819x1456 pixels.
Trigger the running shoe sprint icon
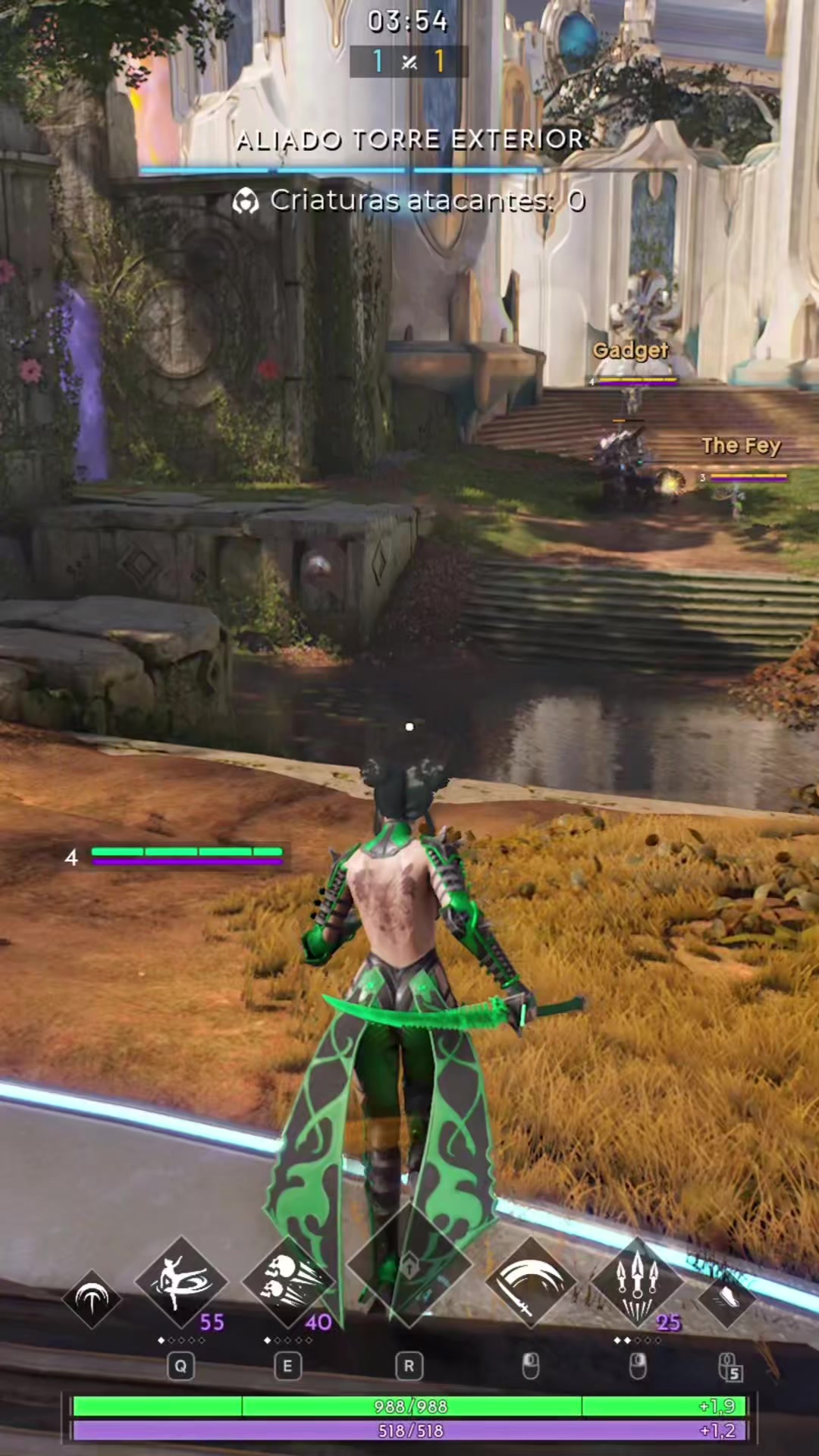tap(726, 1298)
